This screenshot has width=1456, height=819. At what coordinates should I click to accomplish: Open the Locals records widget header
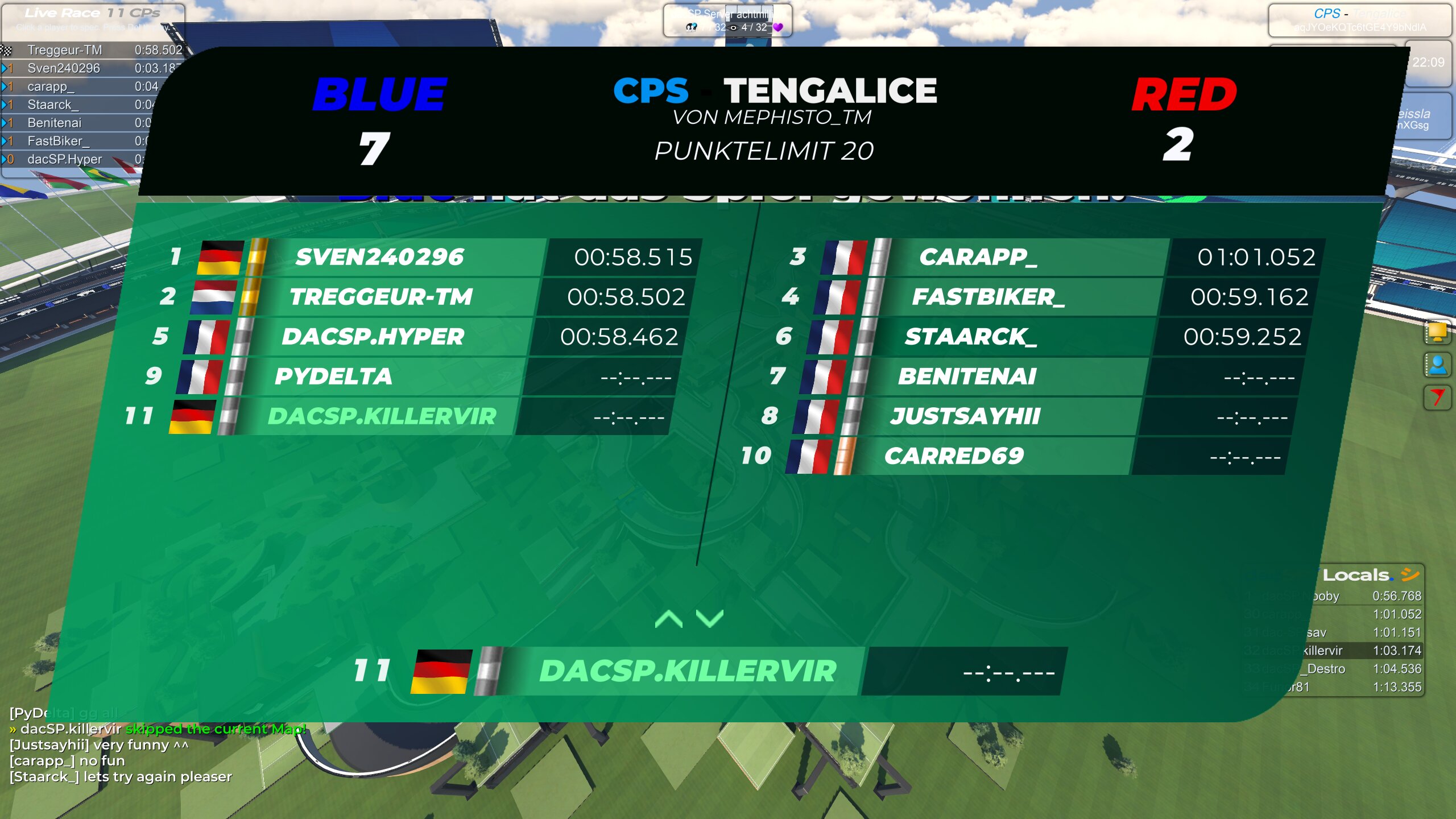tap(1365, 575)
